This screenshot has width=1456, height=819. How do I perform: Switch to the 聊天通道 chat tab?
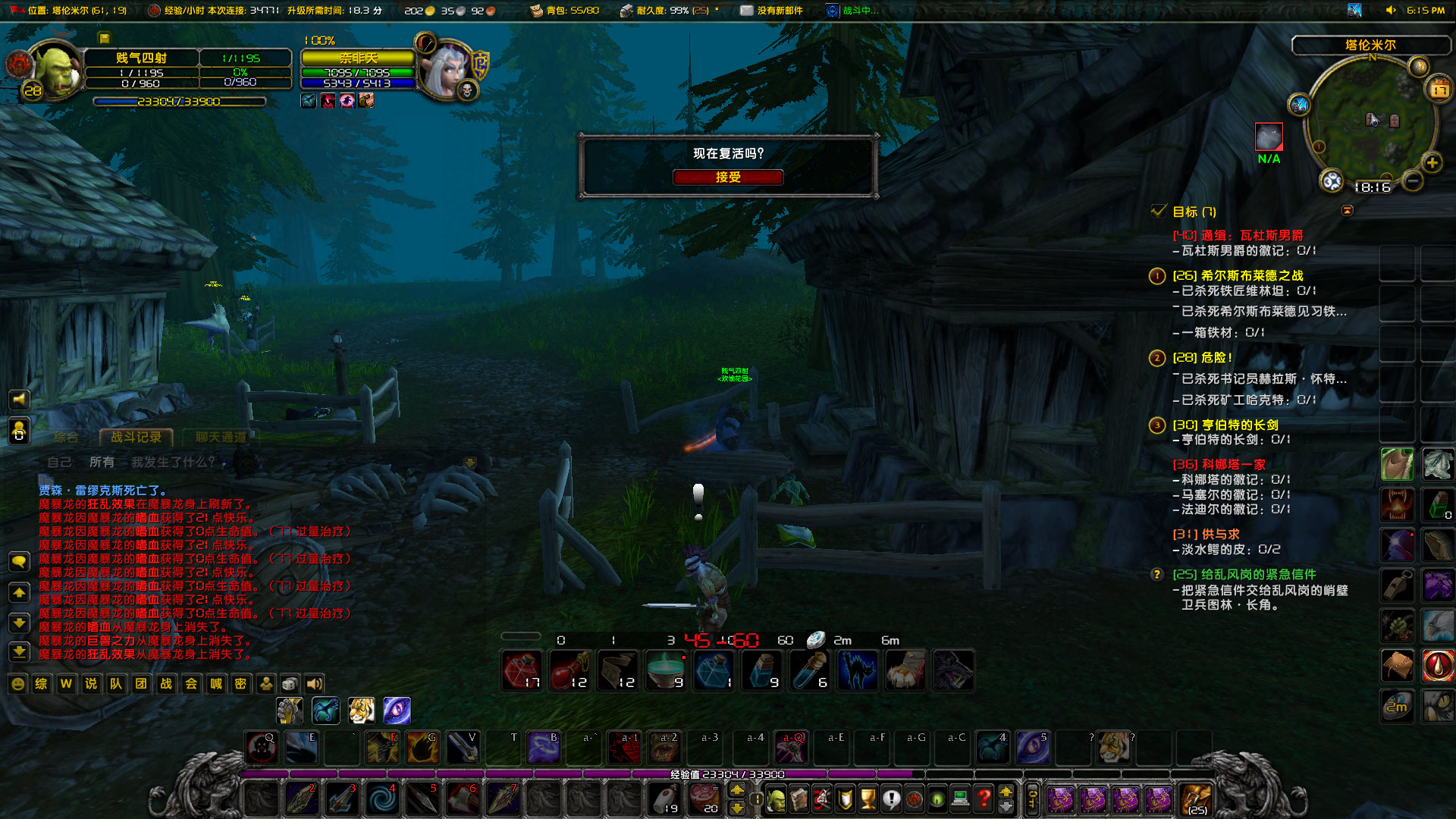coord(221,437)
